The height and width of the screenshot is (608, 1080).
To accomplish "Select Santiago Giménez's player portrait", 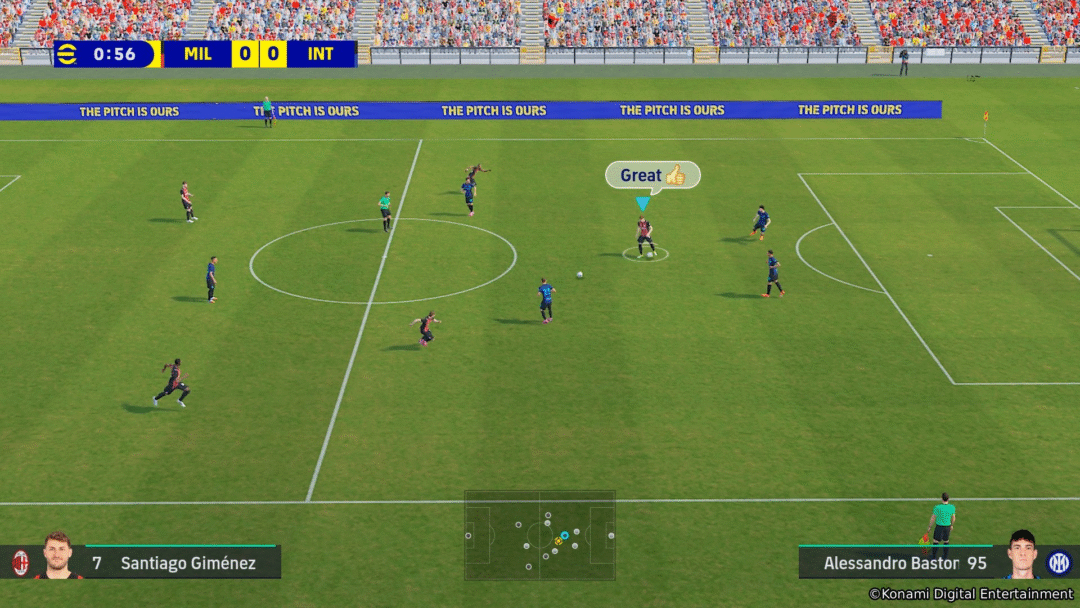I will coord(58,556).
